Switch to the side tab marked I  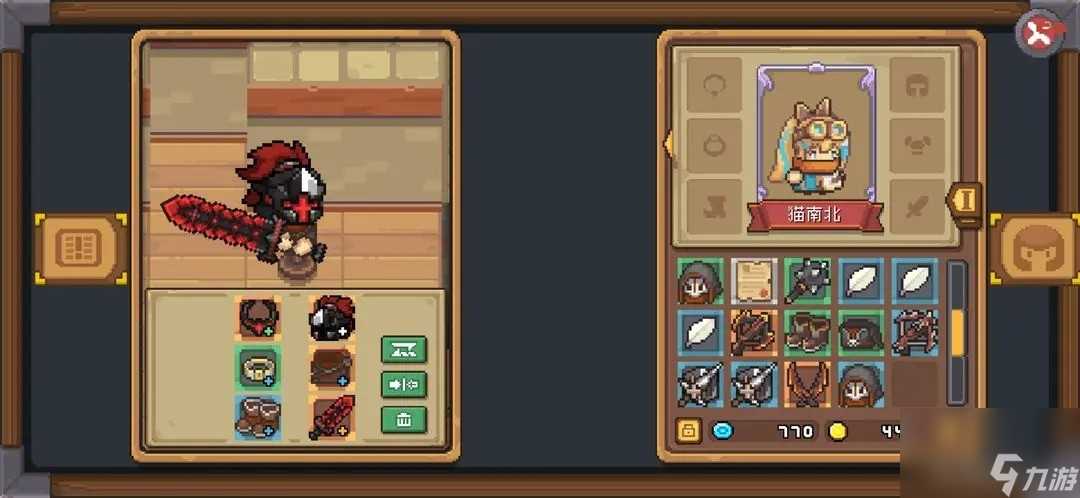click(967, 200)
